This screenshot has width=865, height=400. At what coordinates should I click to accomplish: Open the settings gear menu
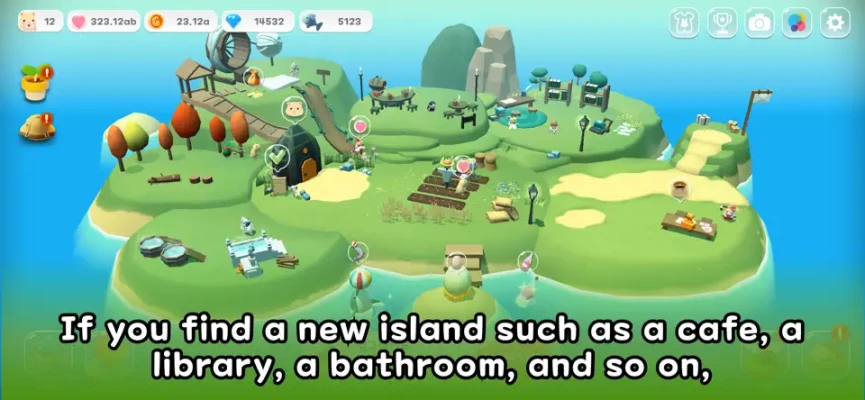[834, 23]
